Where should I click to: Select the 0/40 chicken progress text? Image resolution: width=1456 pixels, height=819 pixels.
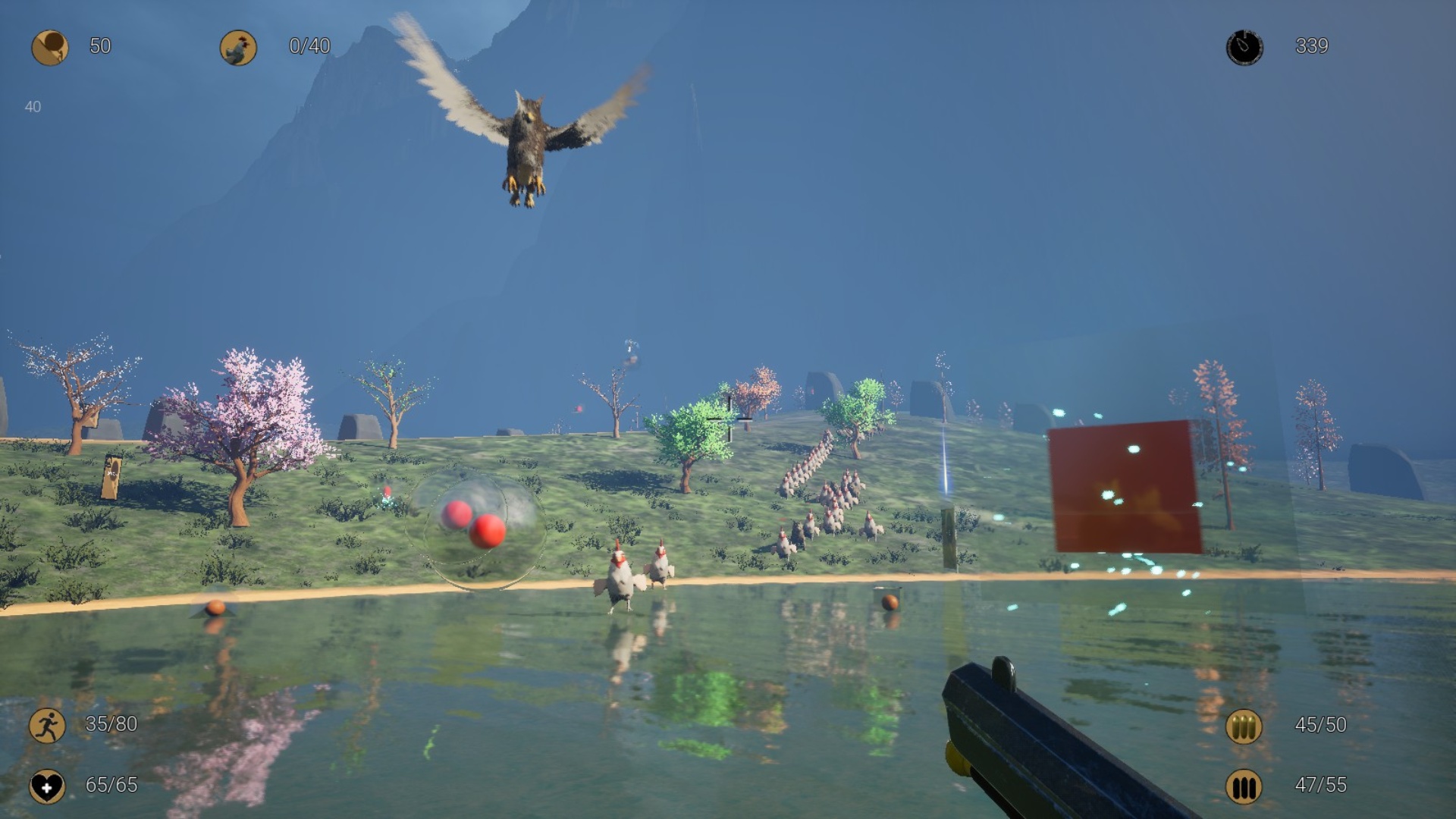click(309, 45)
